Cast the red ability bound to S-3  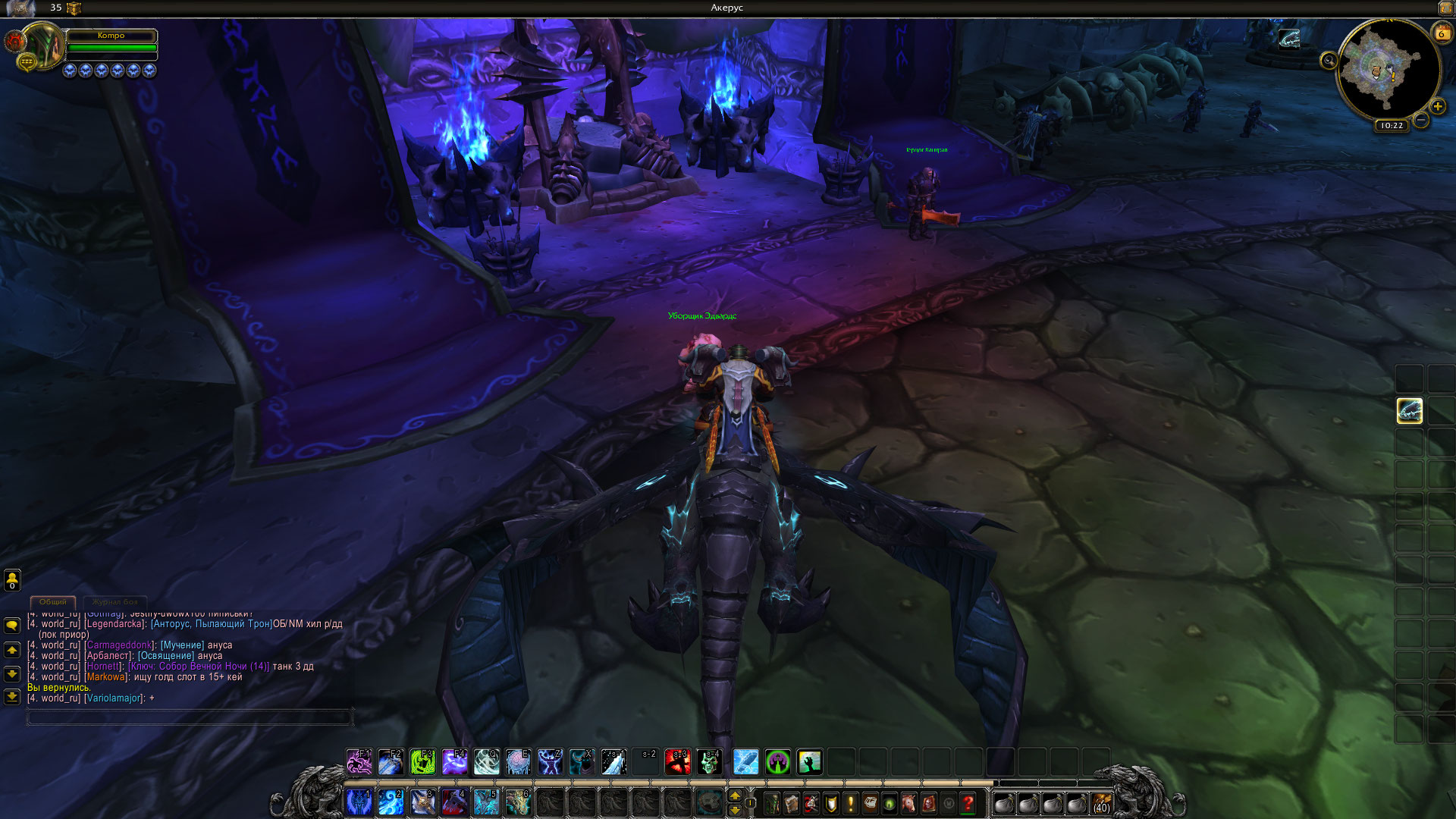pos(678,761)
